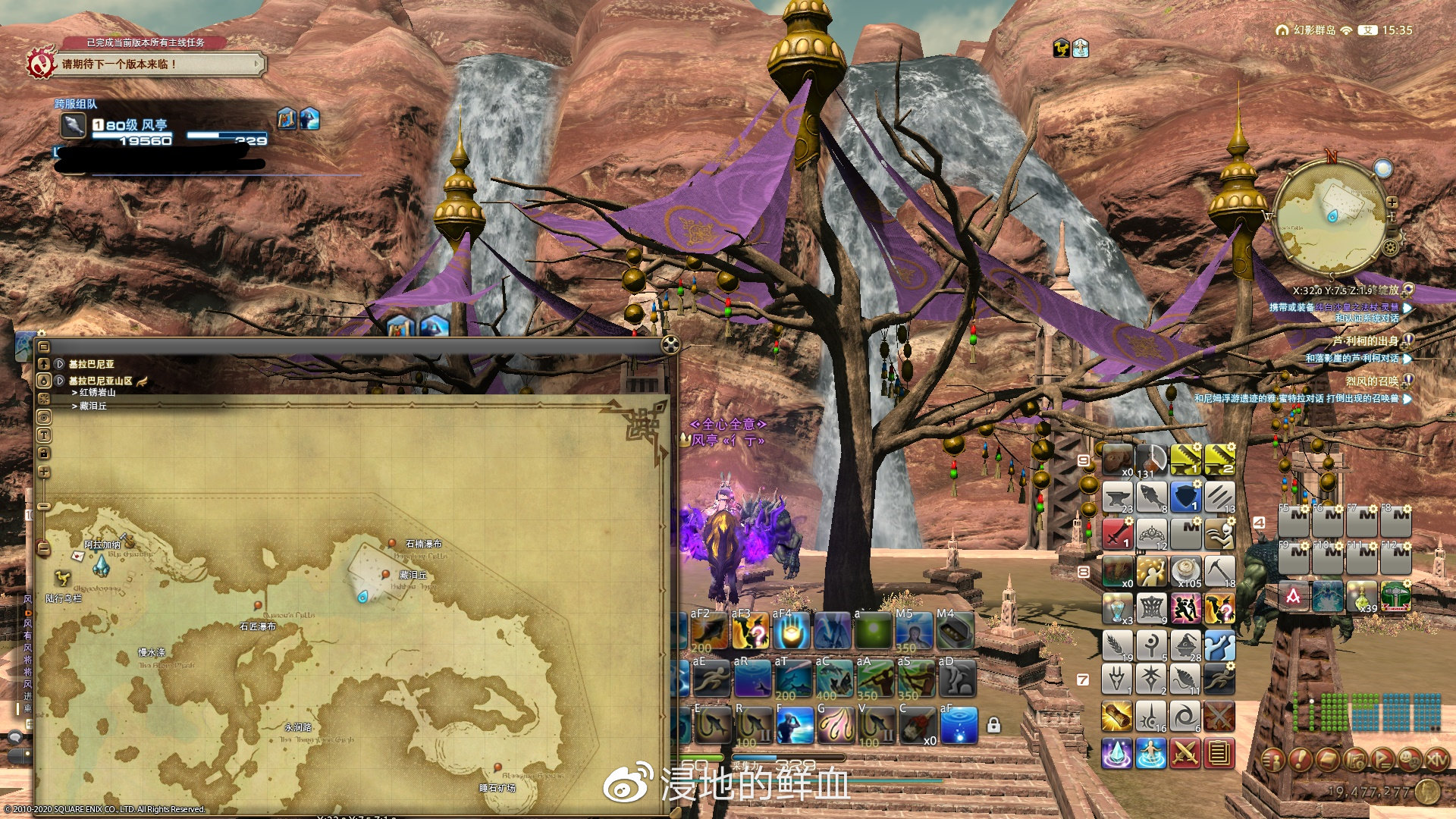Select the Aetheryte crystal marker on the map

101,566
